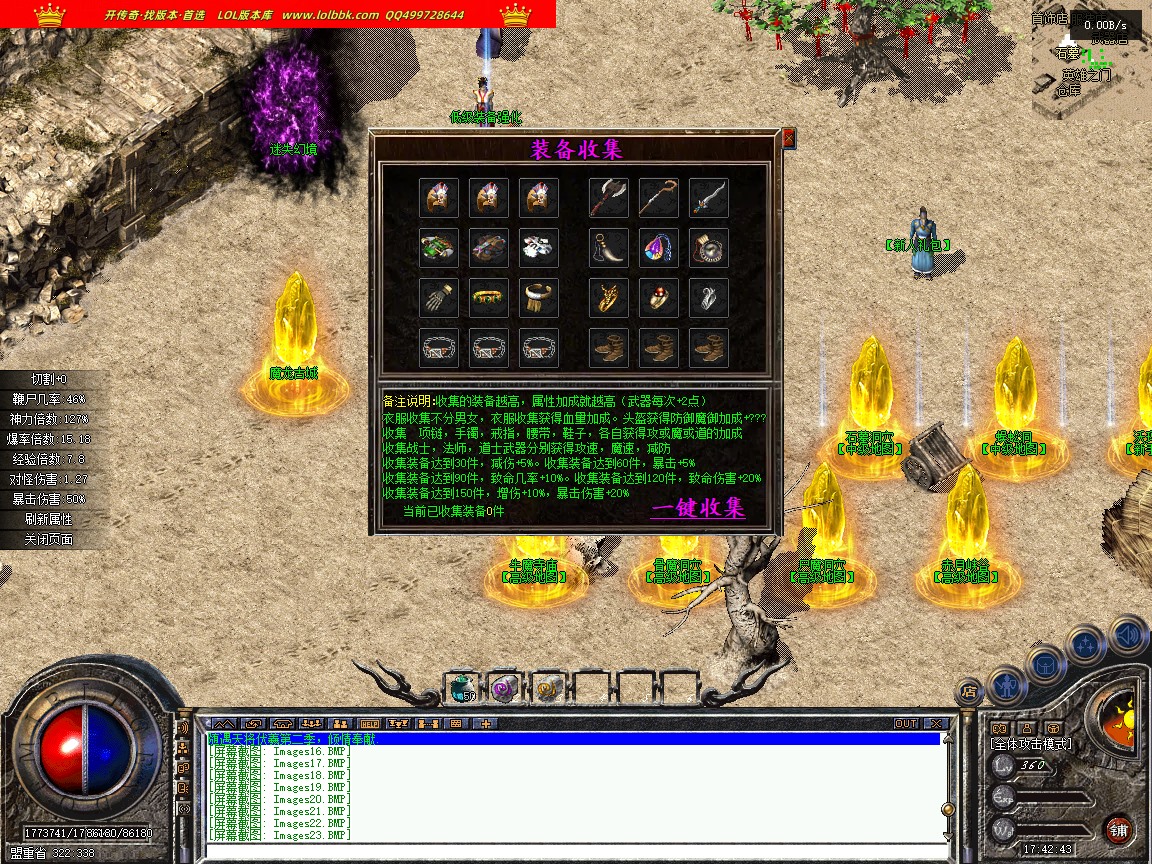The image size is (1152, 864).
Task: Click the OUT button on chat bar
Action: point(906,723)
